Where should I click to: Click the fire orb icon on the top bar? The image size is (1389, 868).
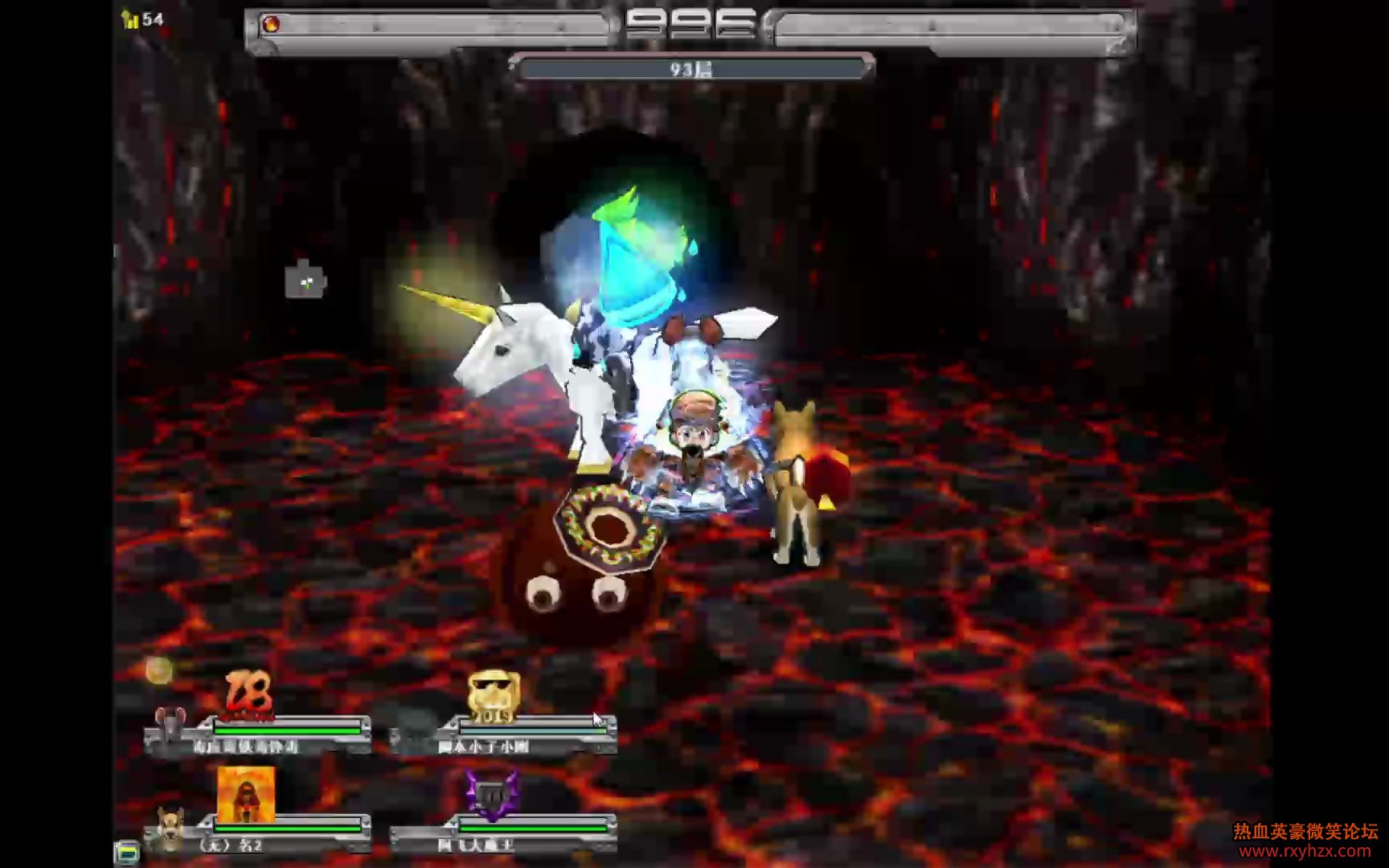(x=272, y=25)
